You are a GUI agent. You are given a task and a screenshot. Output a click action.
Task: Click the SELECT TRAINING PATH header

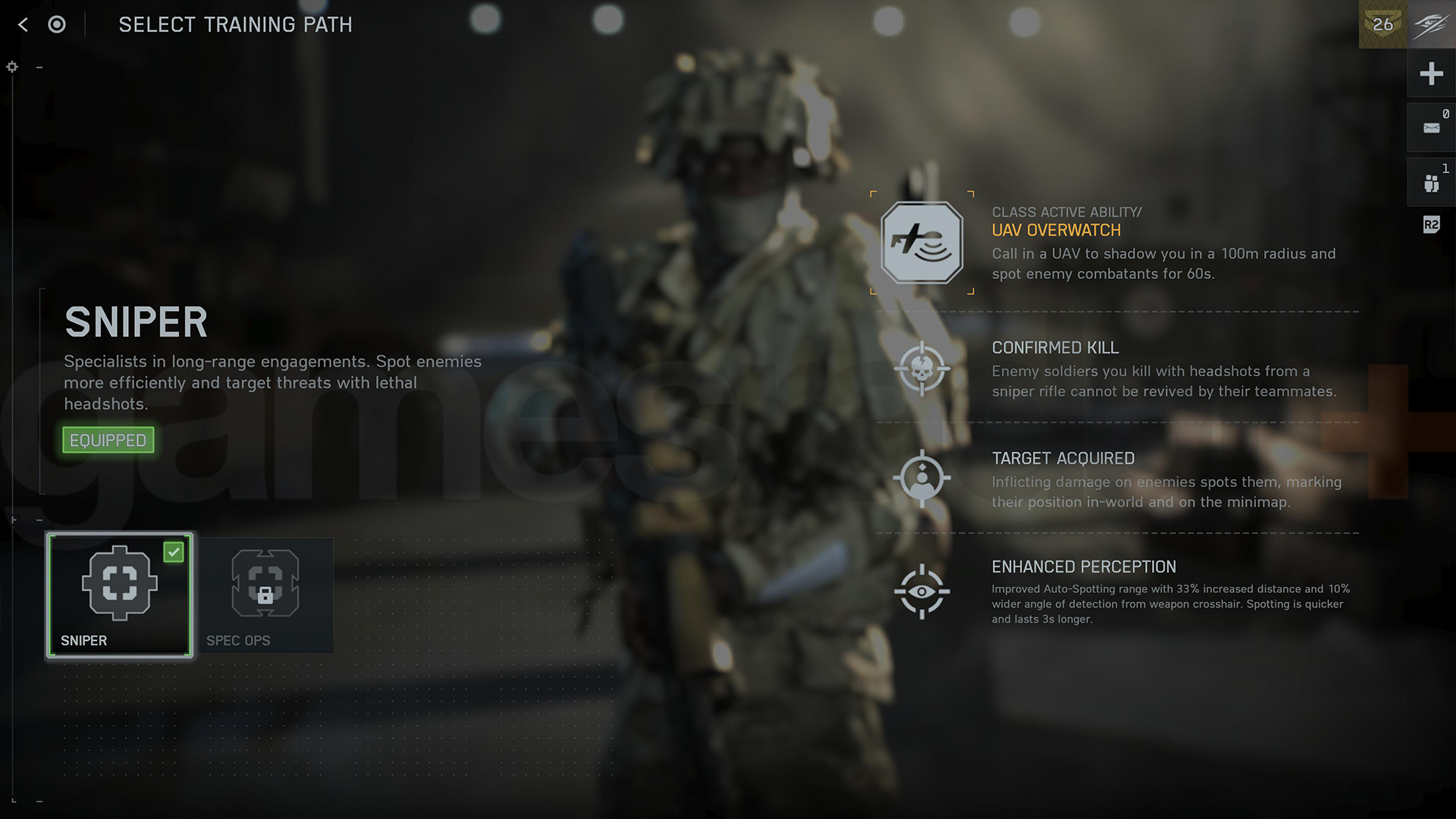tap(236, 24)
